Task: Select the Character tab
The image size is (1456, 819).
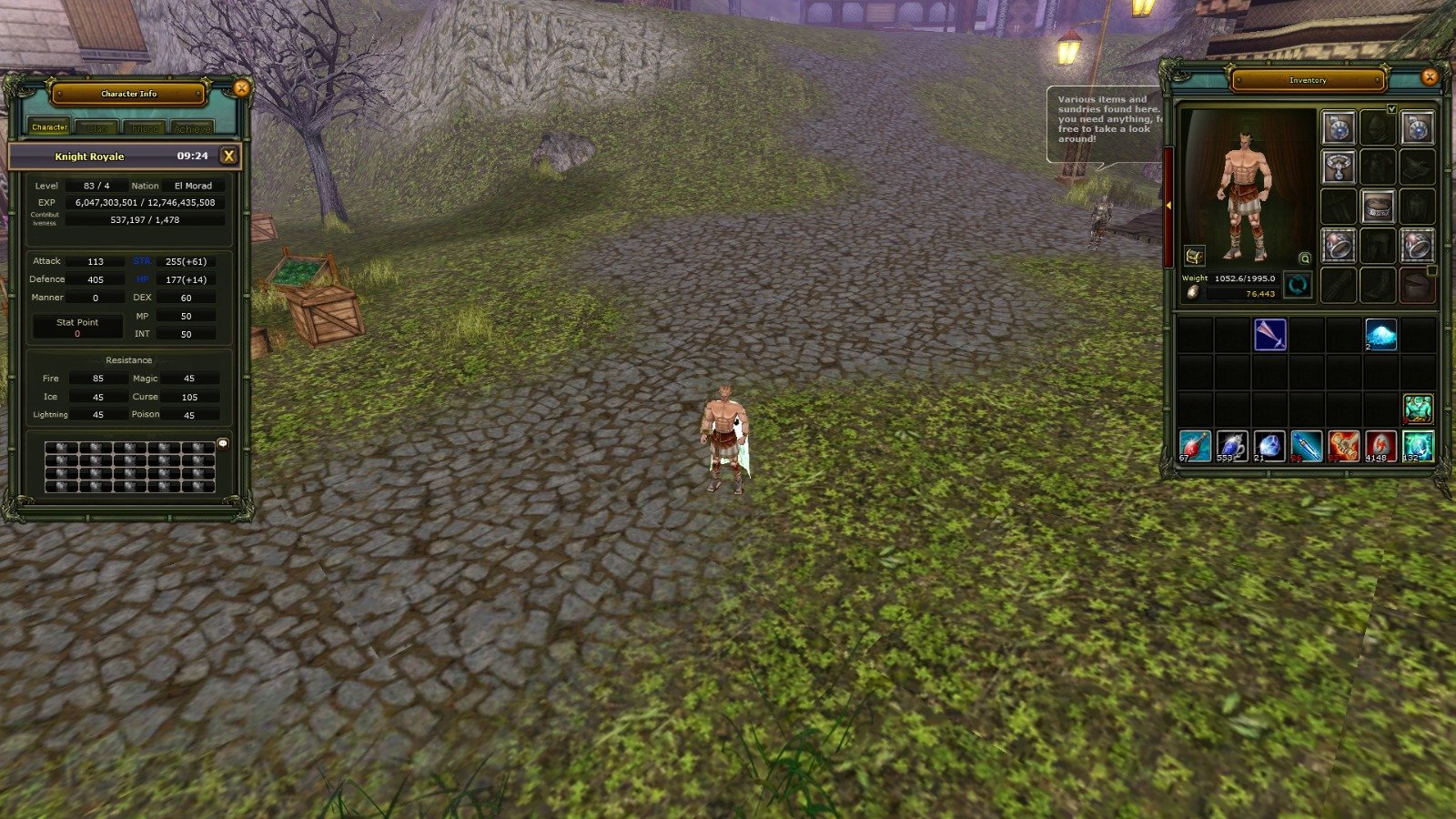Action: pos(49,127)
